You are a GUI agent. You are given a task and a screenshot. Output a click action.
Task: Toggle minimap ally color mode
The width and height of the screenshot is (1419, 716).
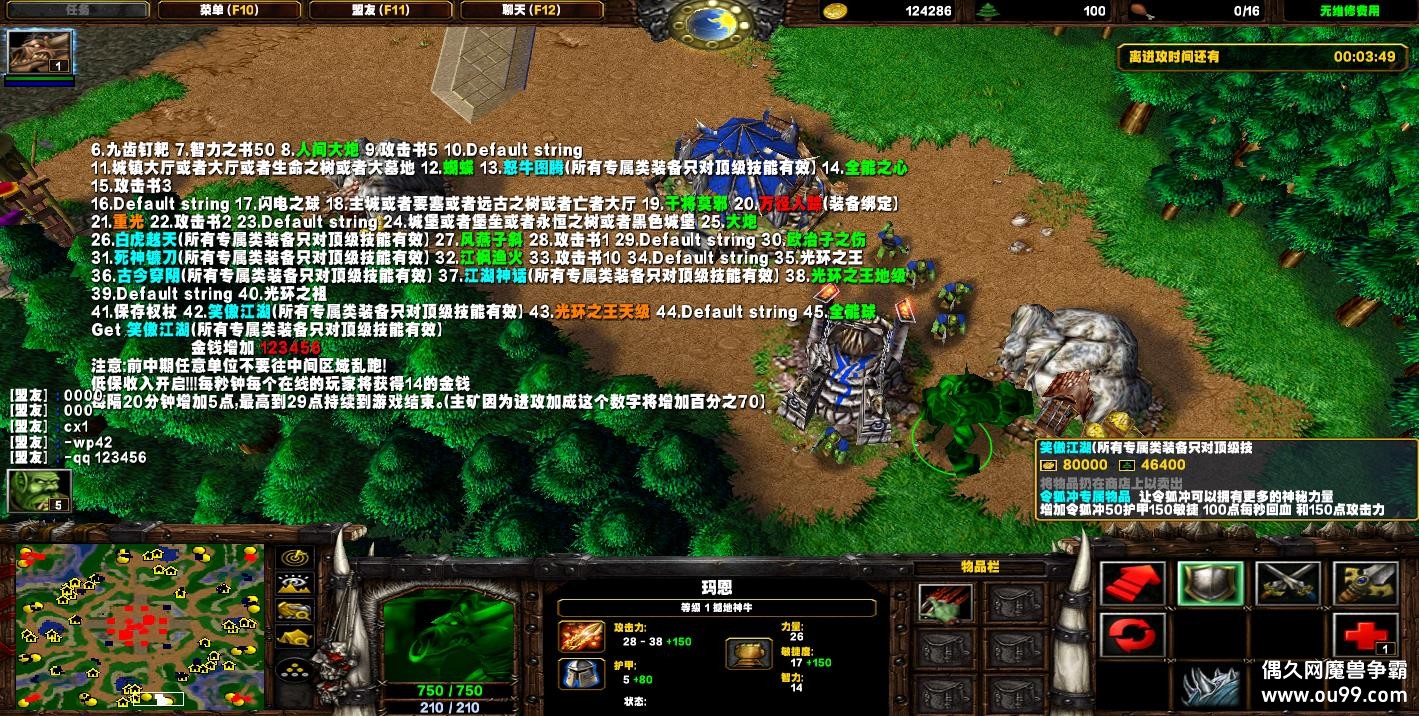click(x=295, y=610)
